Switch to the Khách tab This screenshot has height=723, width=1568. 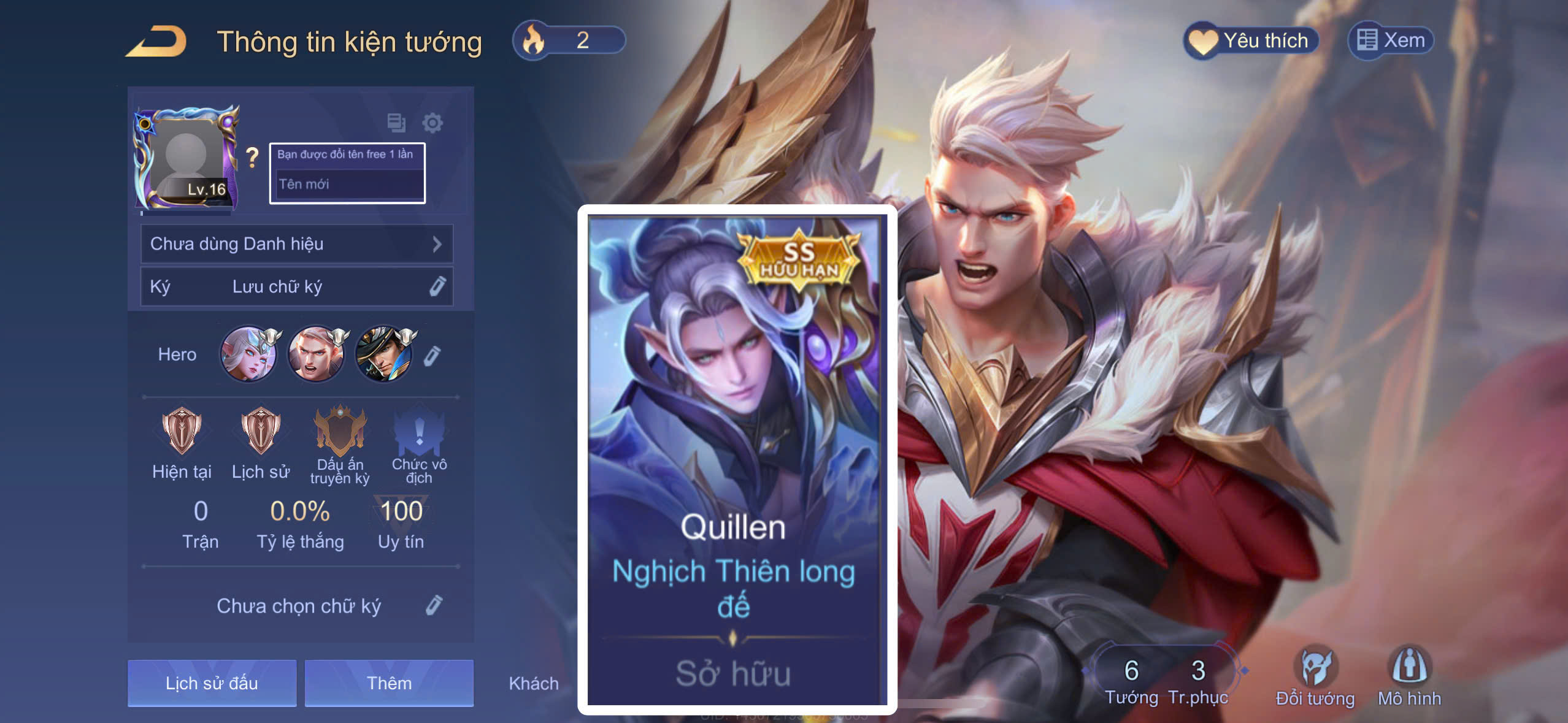(x=534, y=683)
